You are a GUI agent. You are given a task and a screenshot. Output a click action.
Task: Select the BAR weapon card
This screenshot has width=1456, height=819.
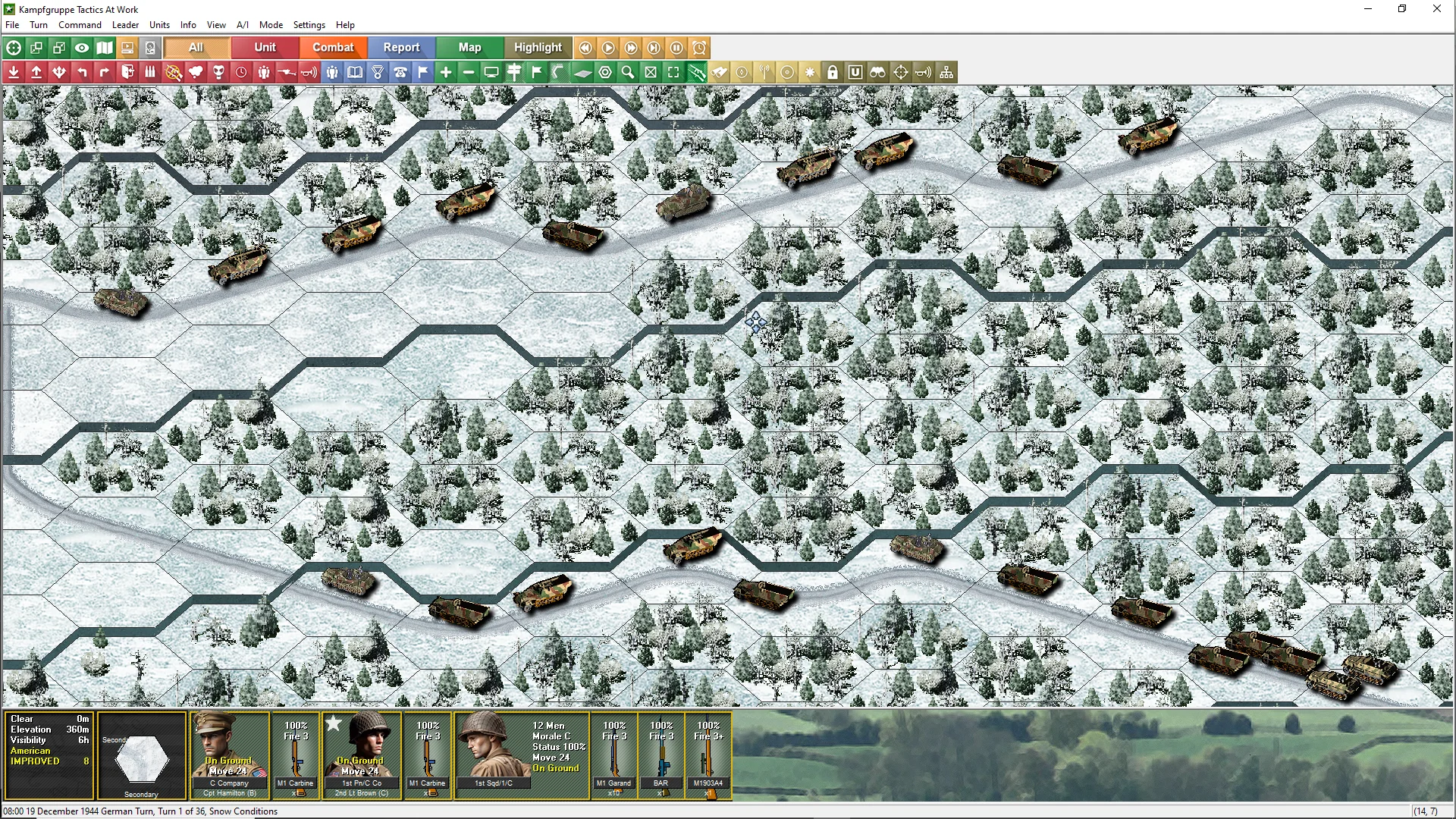click(x=661, y=755)
